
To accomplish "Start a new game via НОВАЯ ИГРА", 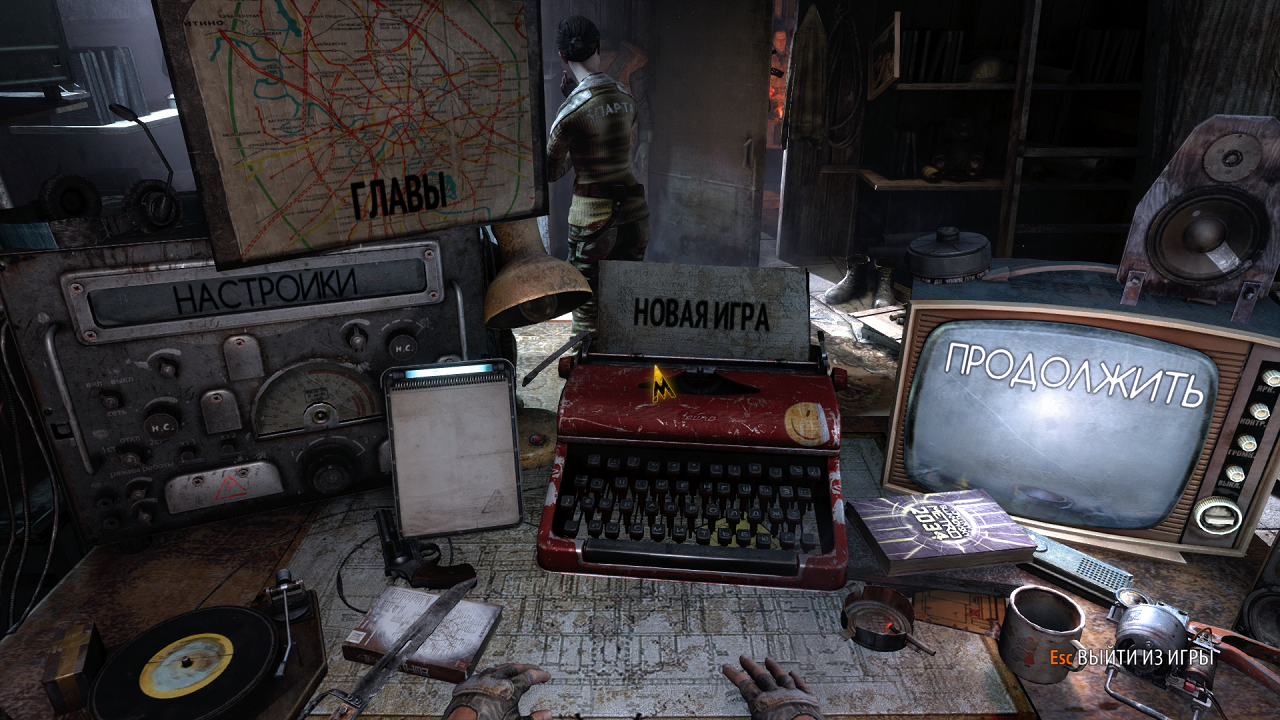I will (x=700, y=313).
